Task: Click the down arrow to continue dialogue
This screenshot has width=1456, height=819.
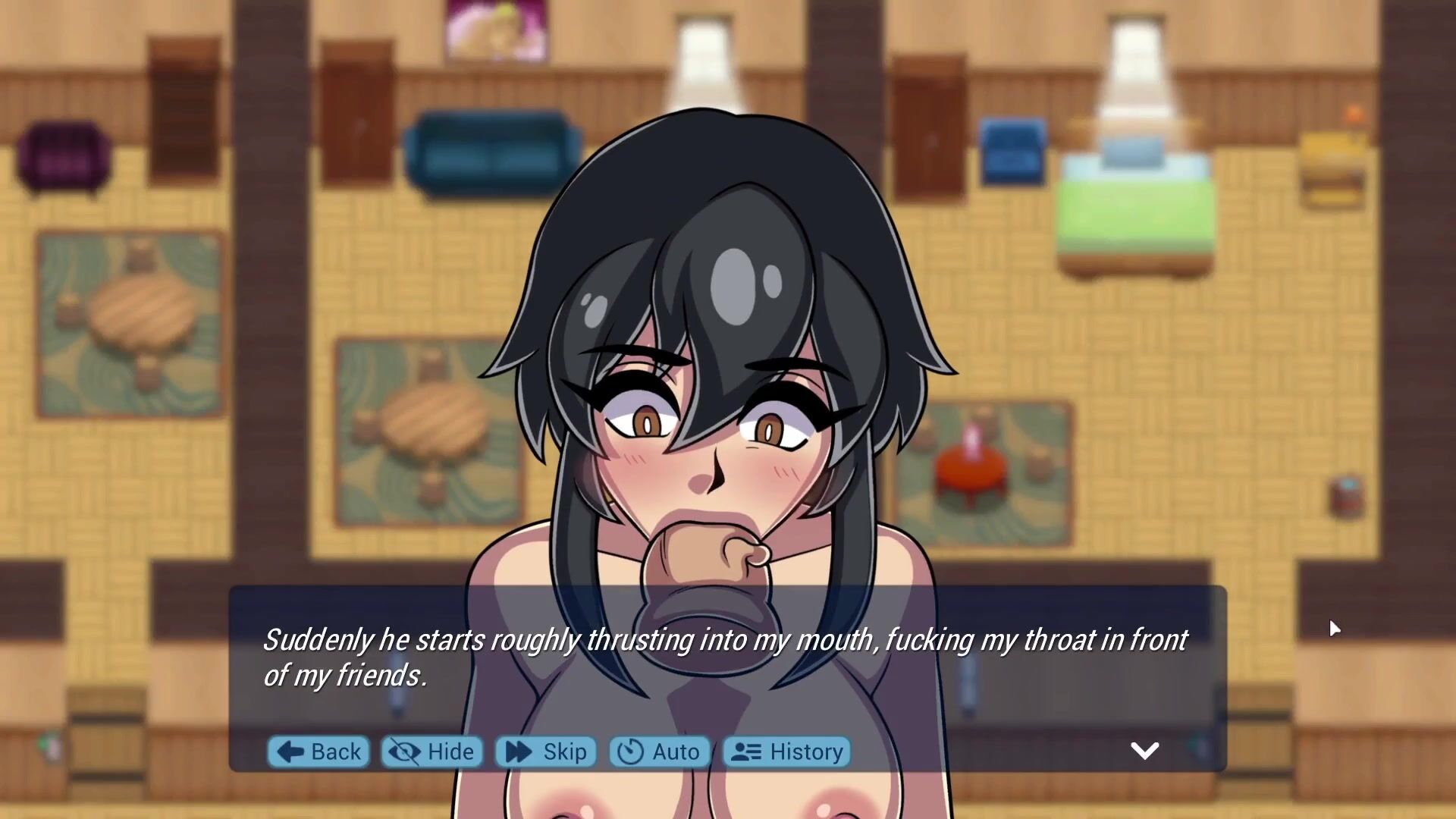Action: [1144, 751]
